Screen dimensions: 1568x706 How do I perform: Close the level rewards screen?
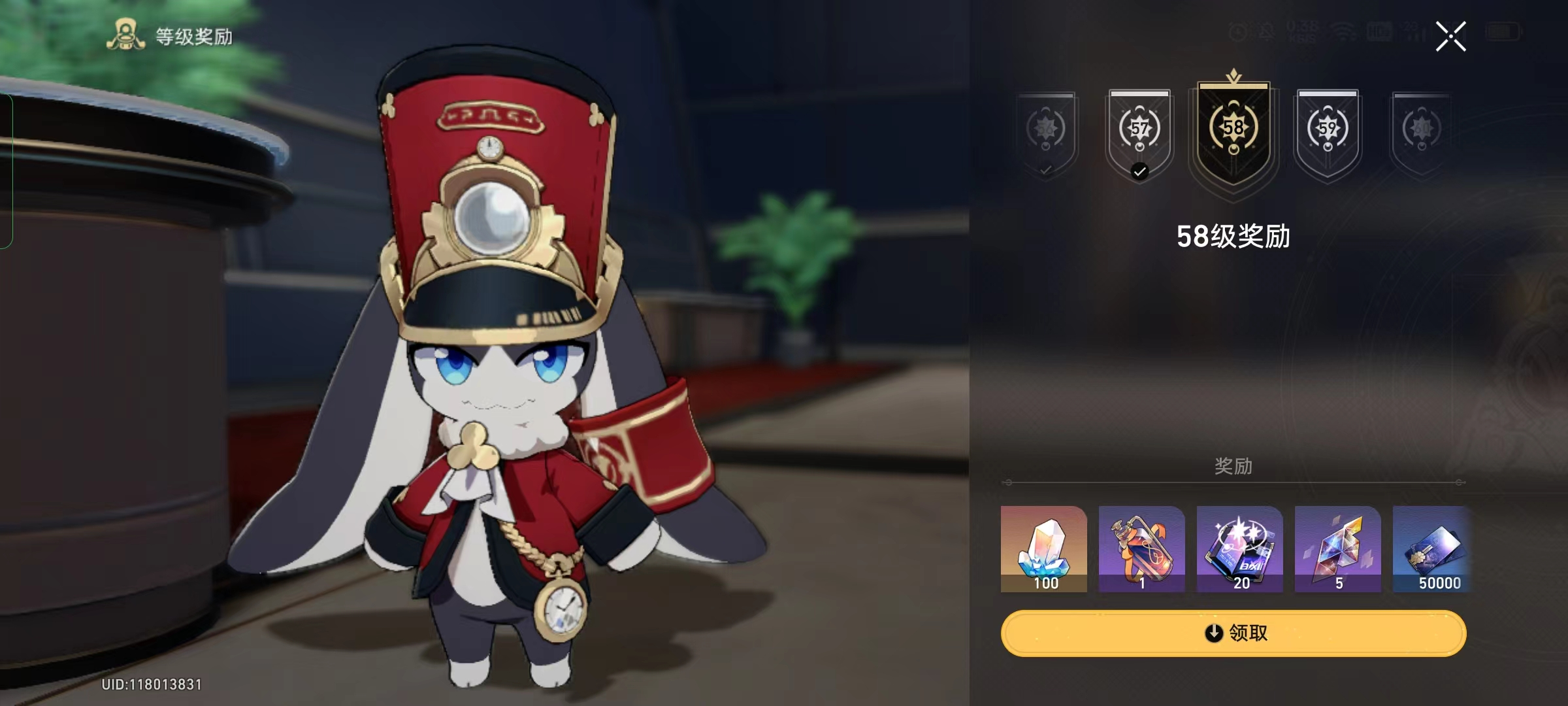(1450, 36)
